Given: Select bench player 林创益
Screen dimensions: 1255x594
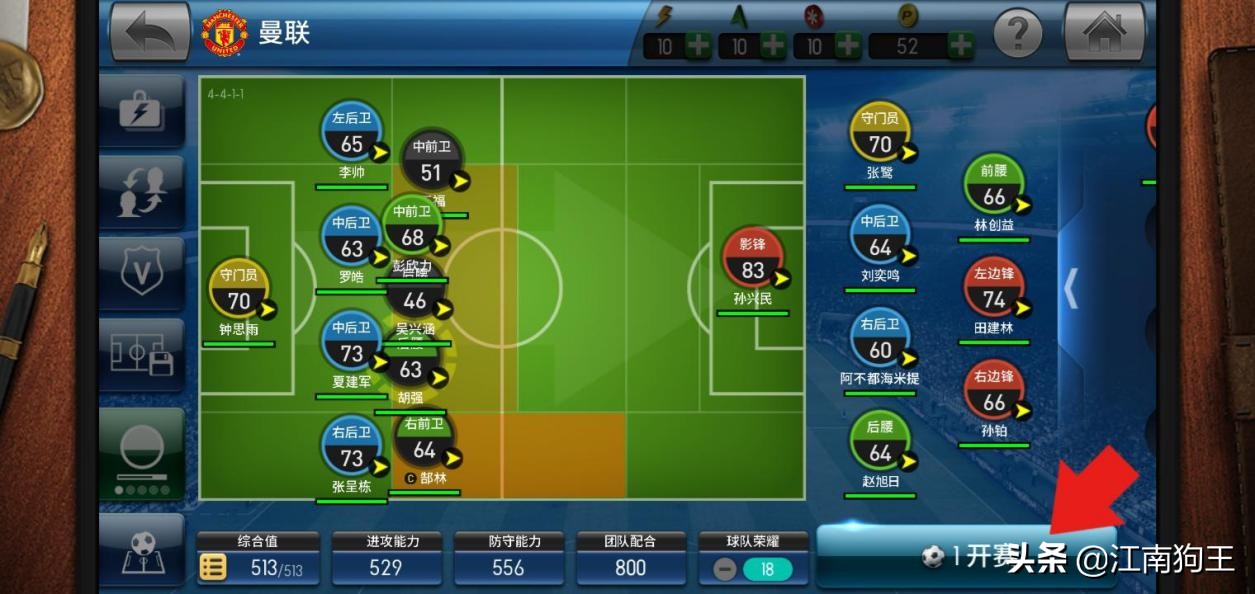Looking at the screenshot, I should tap(994, 187).
